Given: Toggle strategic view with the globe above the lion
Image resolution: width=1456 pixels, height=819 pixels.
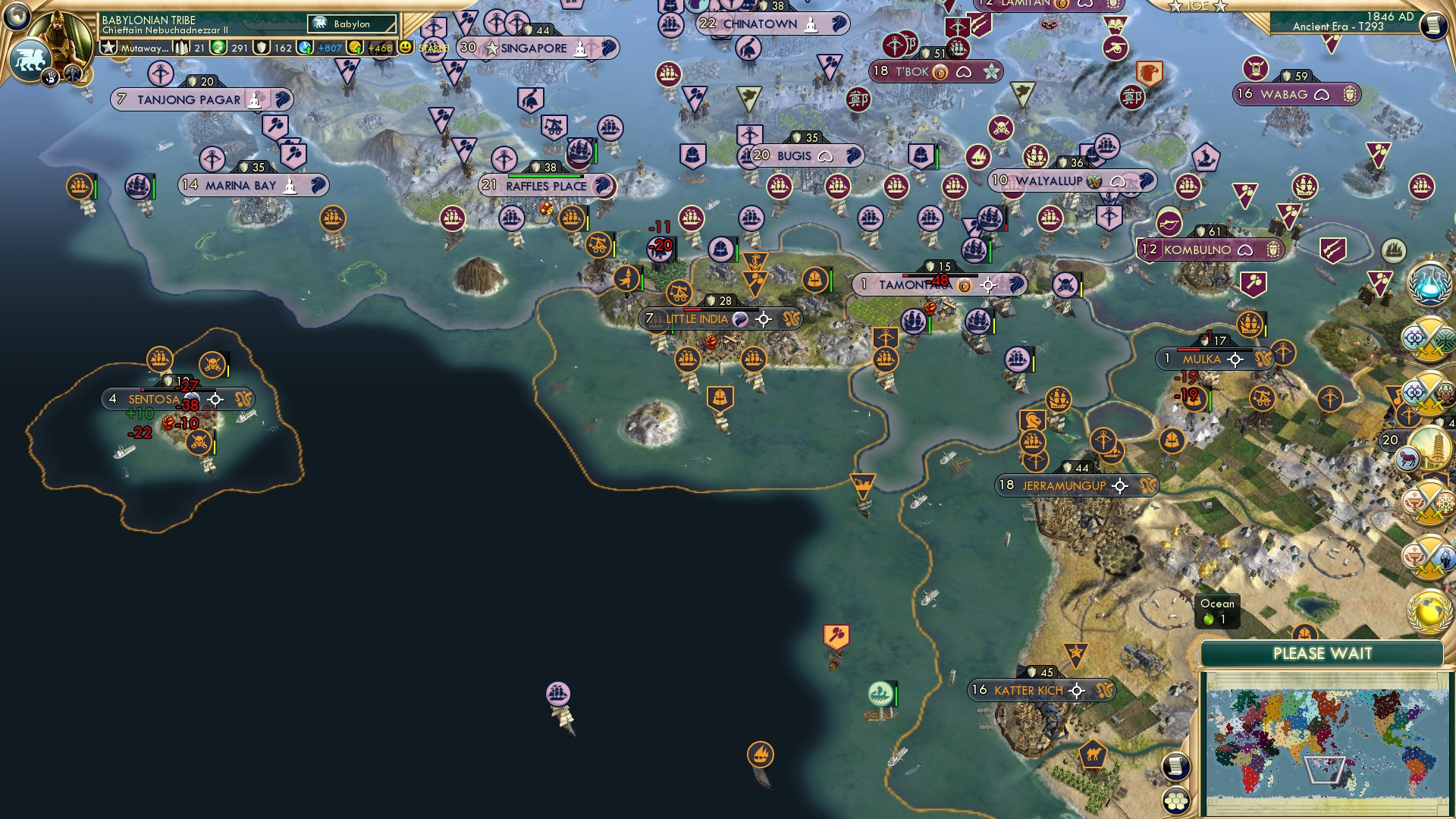Looking at the screenshot, I should click(16, 17).
